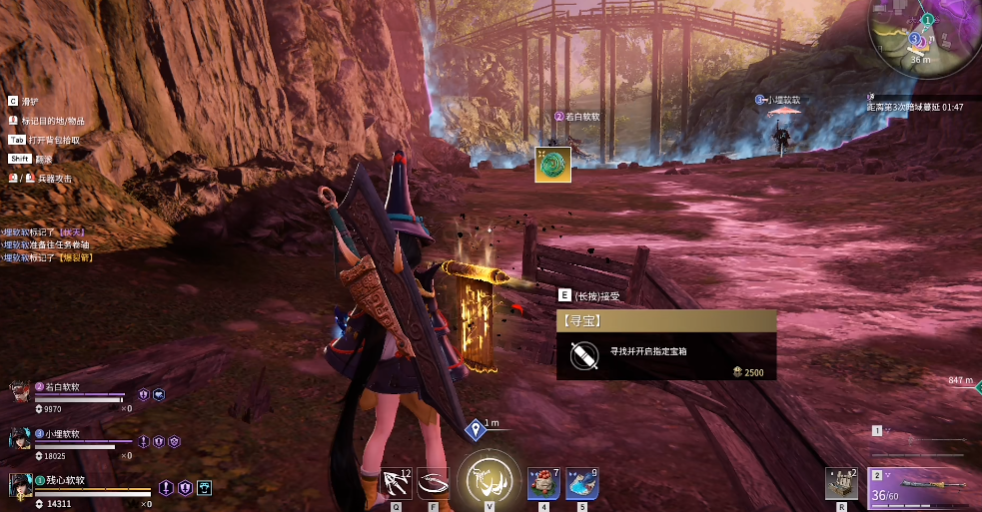Image resolution: width=982 pixels, height=512 pixels.
Task: Activate the F skill slash icon
Action: [x=433, y=484]
